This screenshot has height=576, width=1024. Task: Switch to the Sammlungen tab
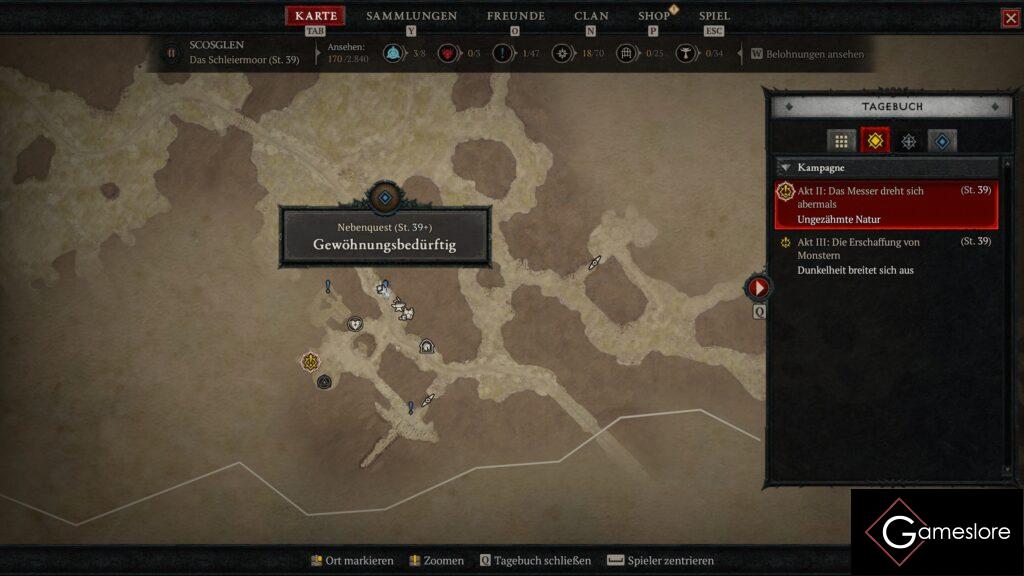click(411, 16)
